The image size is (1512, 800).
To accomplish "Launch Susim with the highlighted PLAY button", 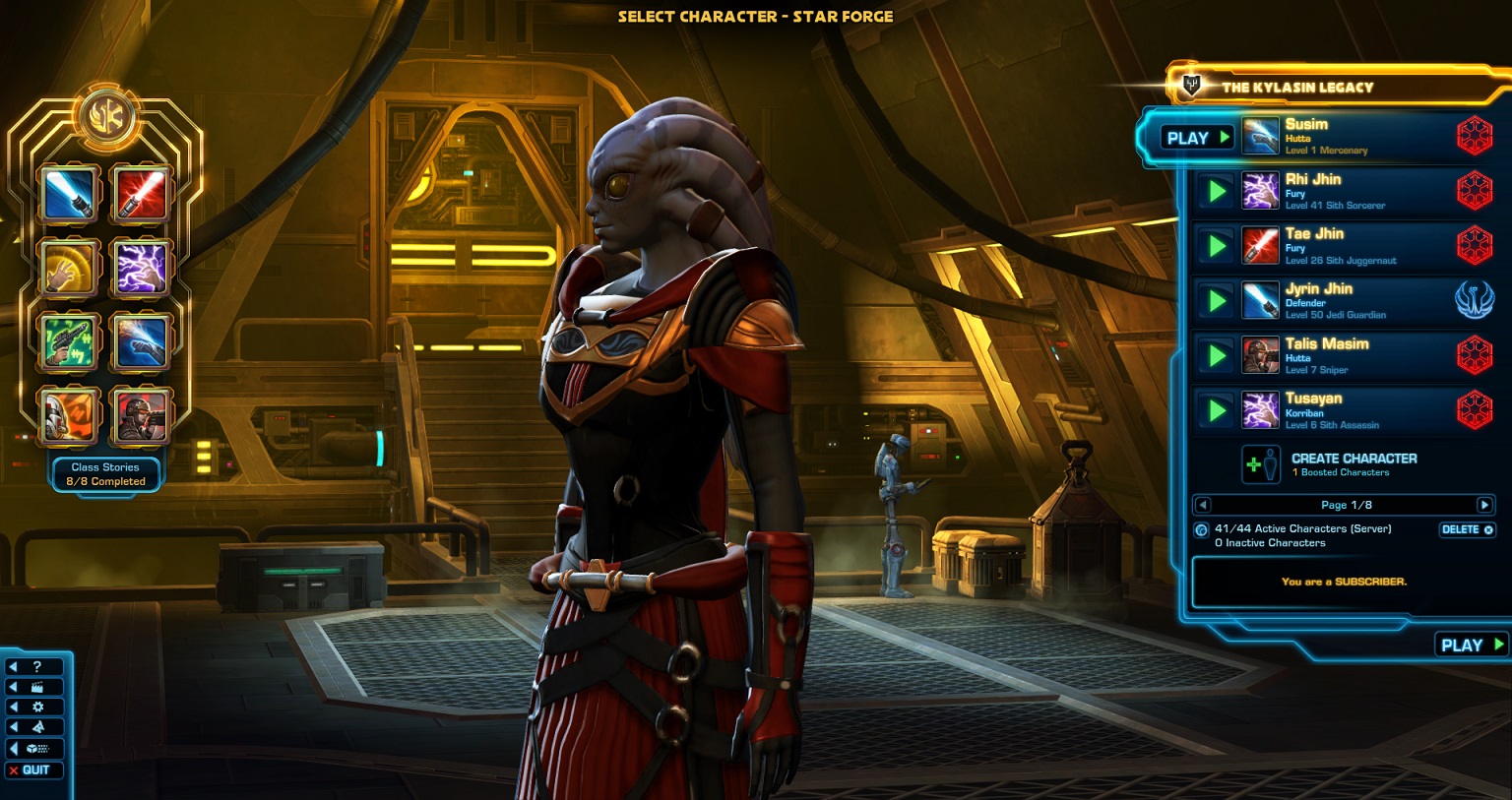I will point(1197,138).
